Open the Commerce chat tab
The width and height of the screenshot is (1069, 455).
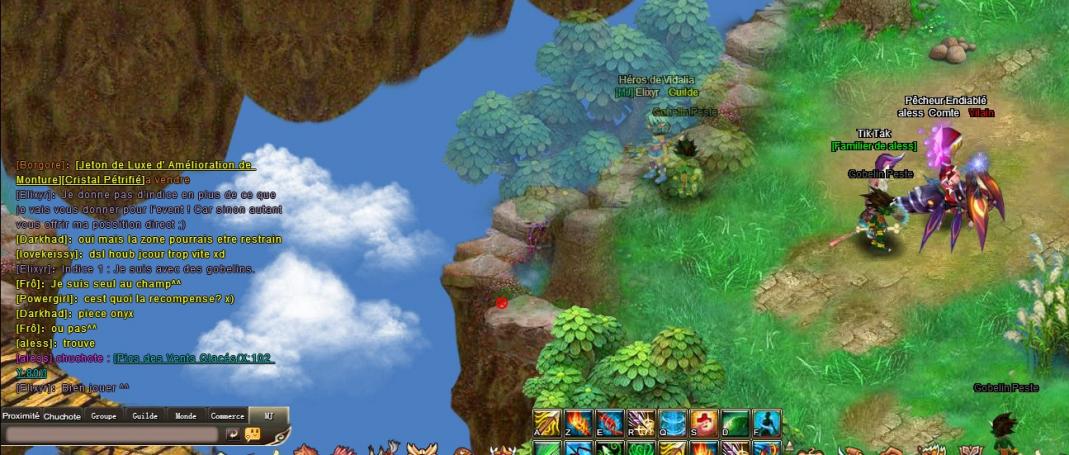tap(227, 416)
